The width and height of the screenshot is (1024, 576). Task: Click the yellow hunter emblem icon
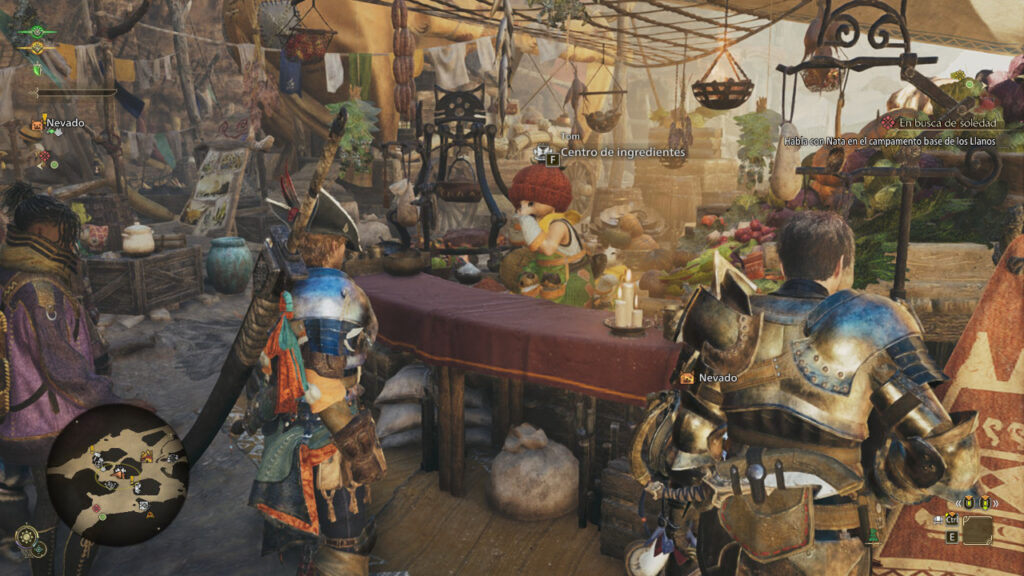tap(37, 48)
